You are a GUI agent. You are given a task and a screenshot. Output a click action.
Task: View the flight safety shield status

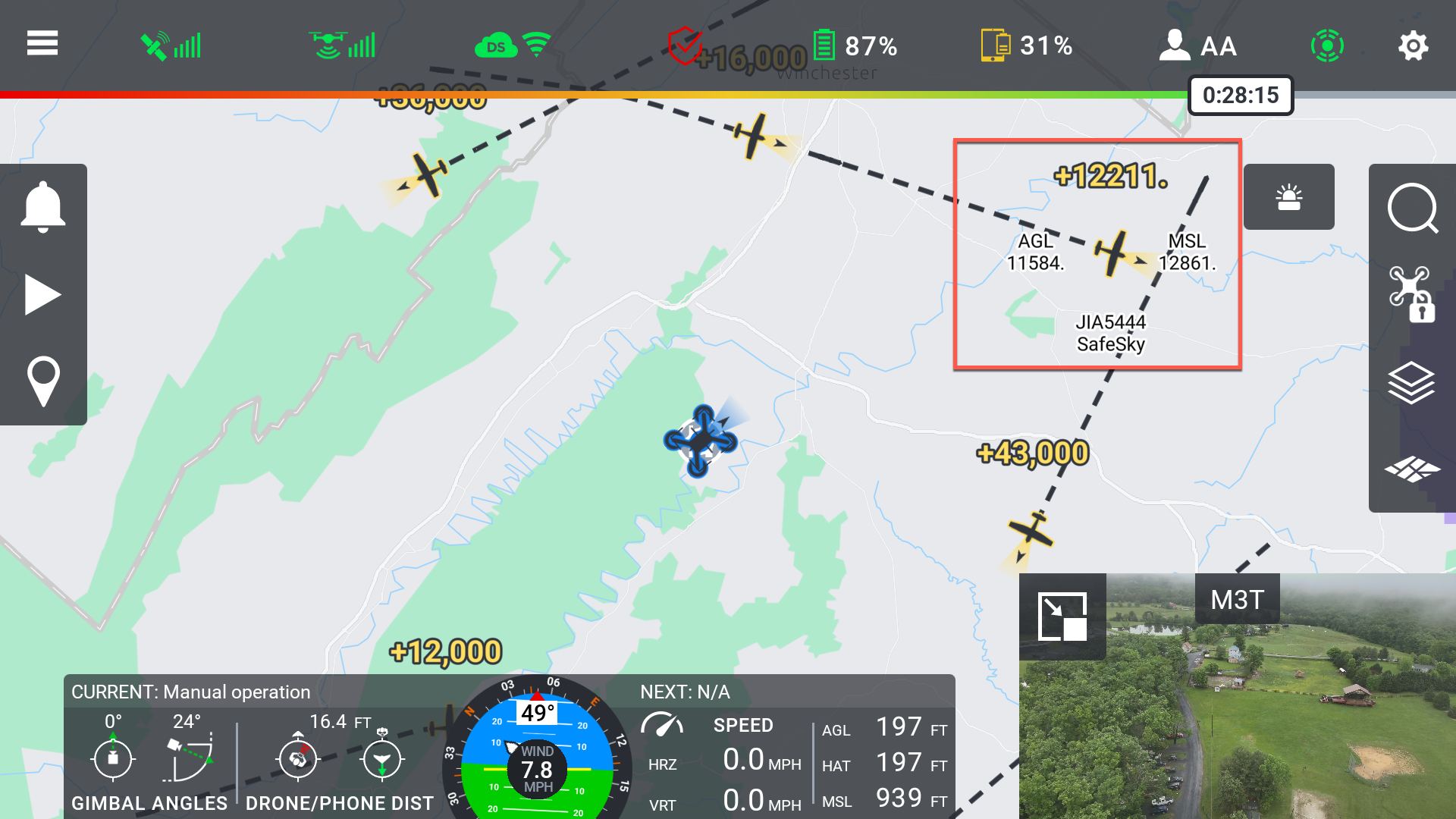point(686,44)
